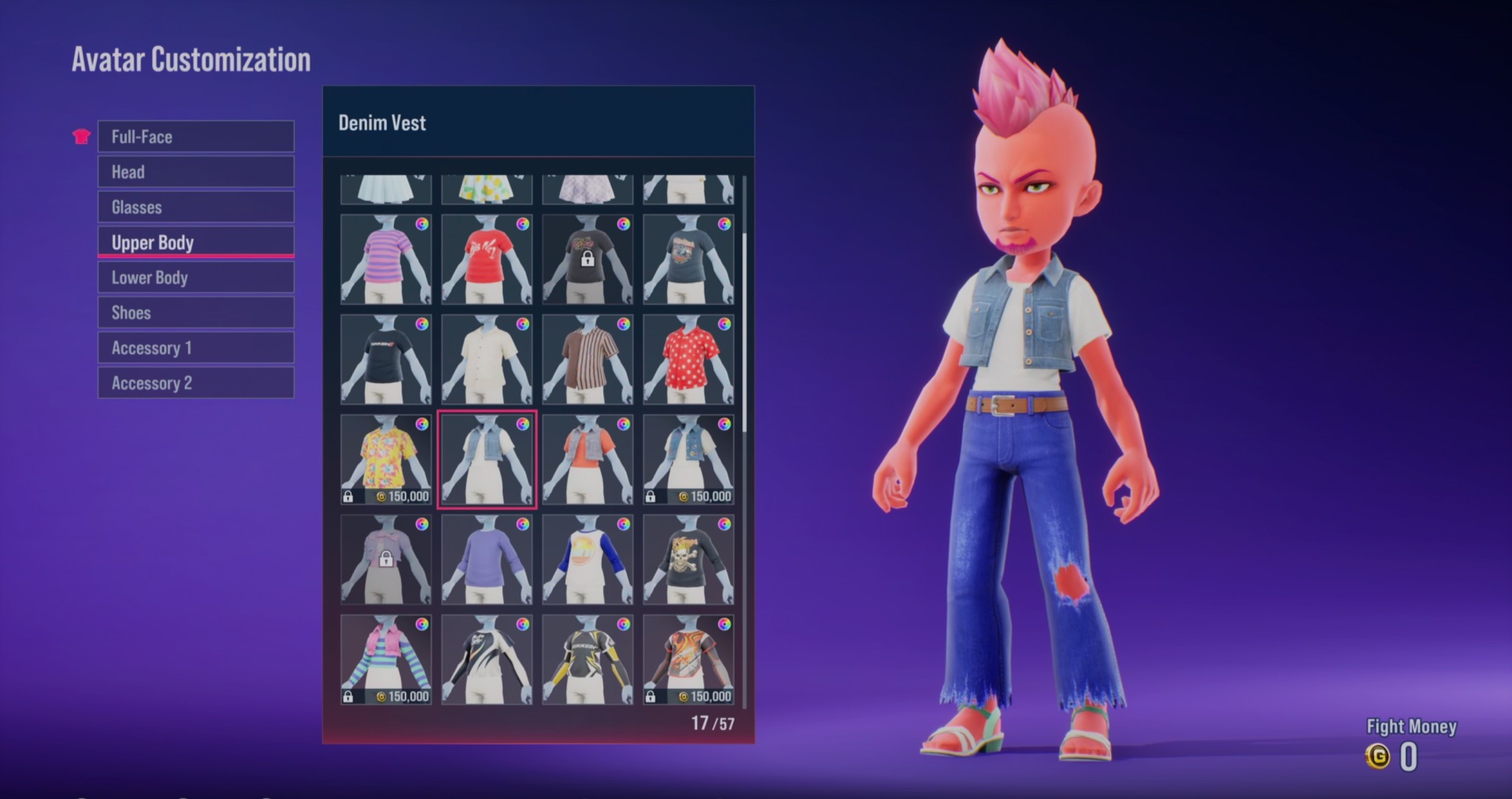Viewport: 1512px width, 799px height.
Task: Open the Glasses category
Action: [195, 207]
